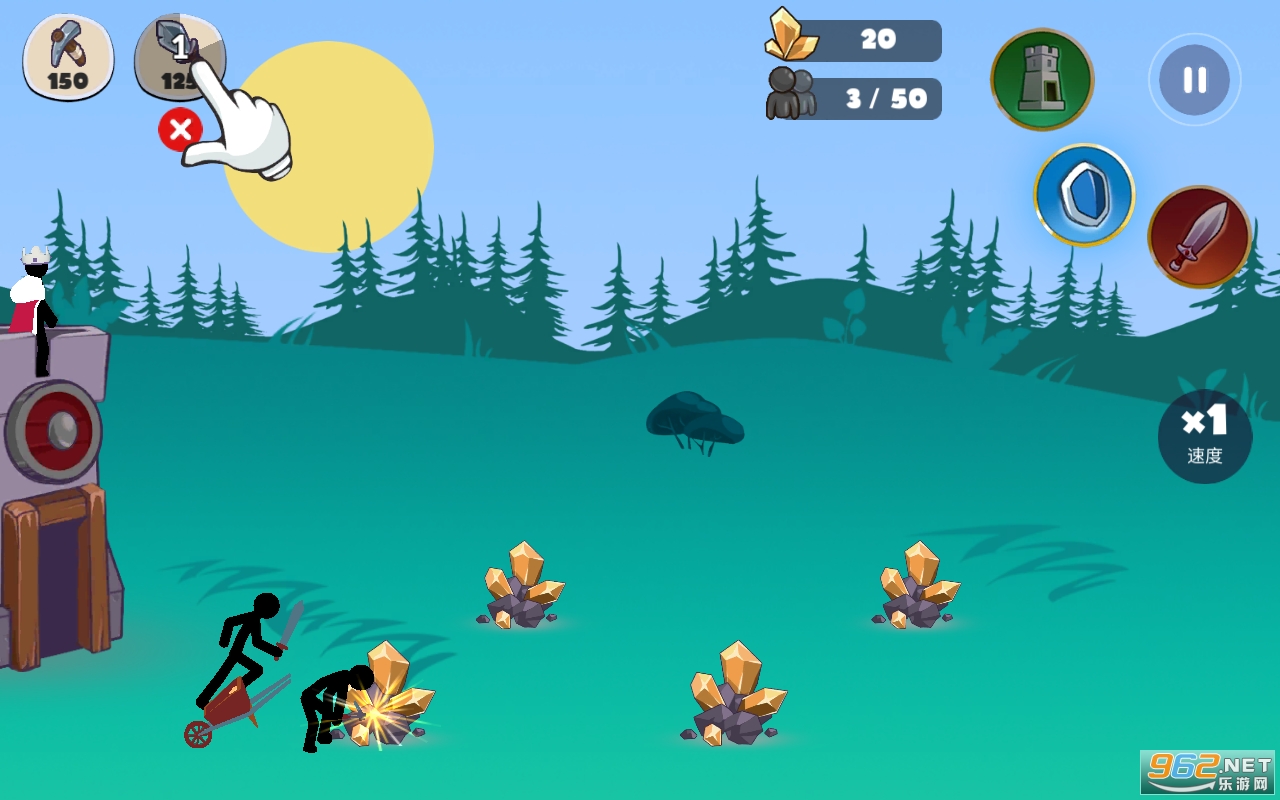Screen dimensions: 1280x800
Task: Toggle the x1 game speed button
Action: pyautogui.click(x=1205, y=436)
